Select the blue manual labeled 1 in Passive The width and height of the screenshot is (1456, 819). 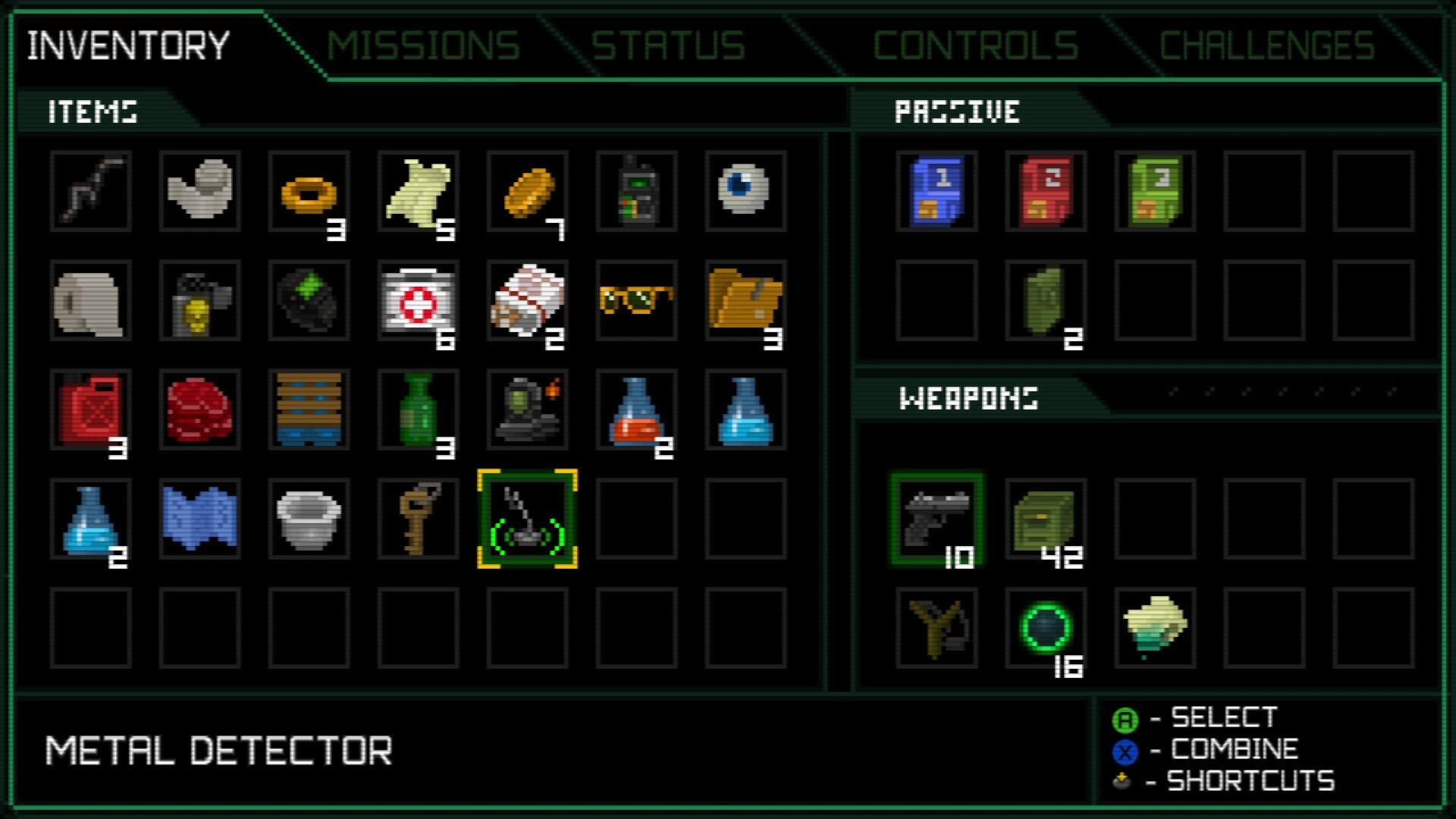(938, 191)
